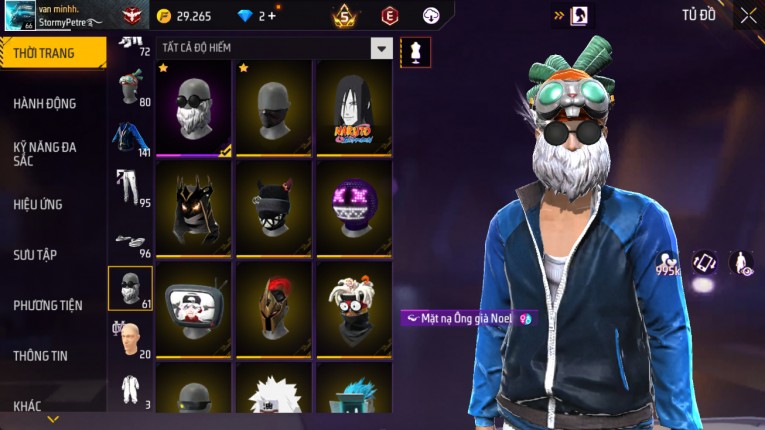The image size is (765, 430).
Task: Pick the TV-head mask item
Action: pyautogui.click(x=193, y=307)
